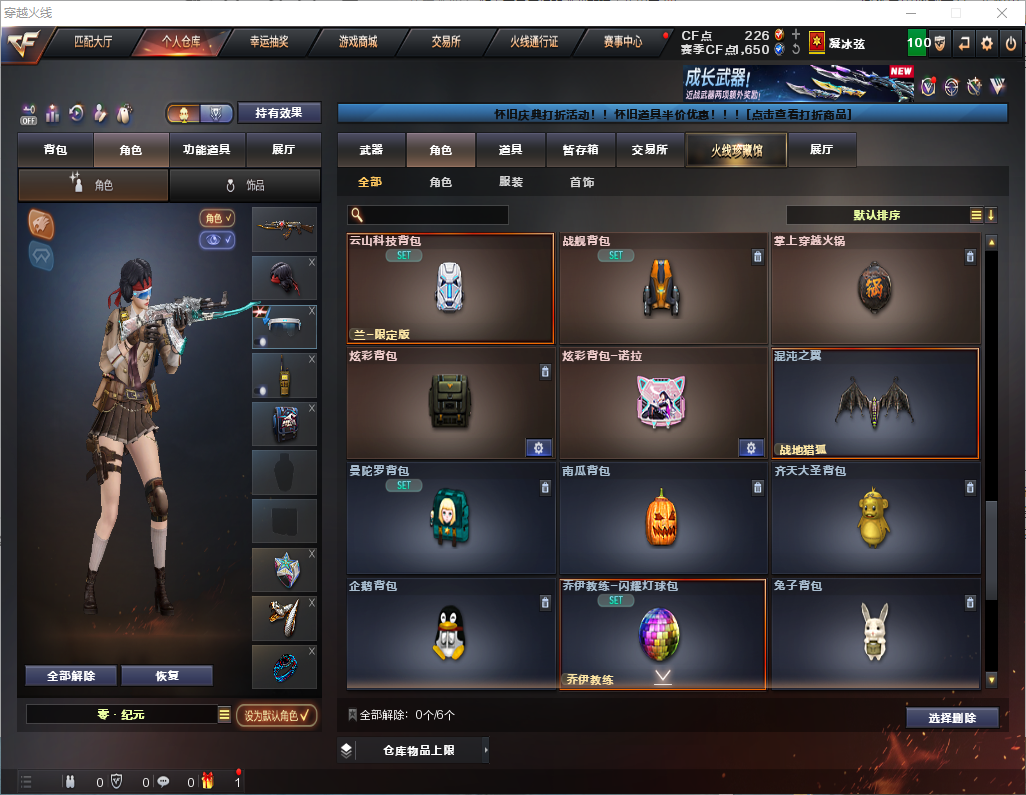Switch to the 暂存箱 temporary storage tab
Screen dimensions: 1026x795
pyautogui.click(x=580, y=150)
